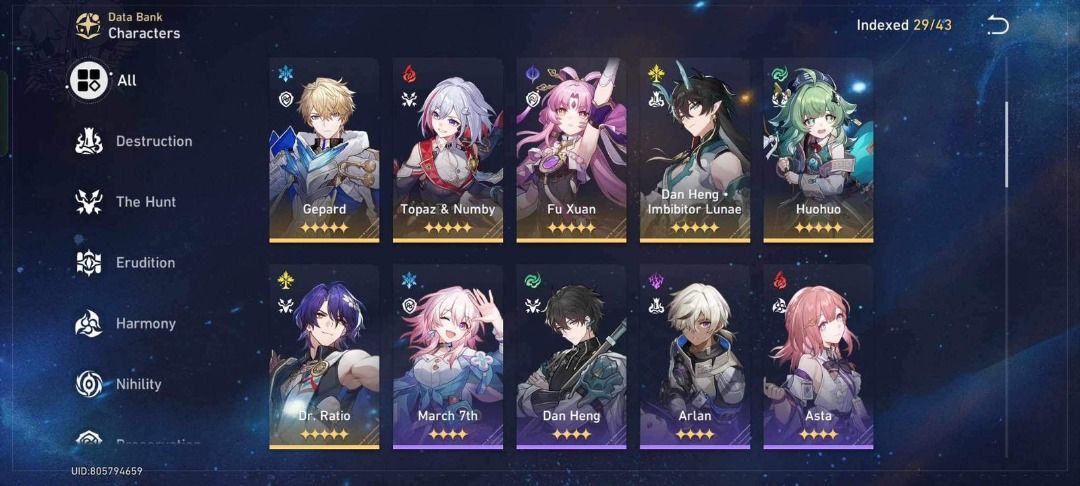Choose the four-star Dan Heng card
The image size is (1080, 486).
(x=571, y=356)
